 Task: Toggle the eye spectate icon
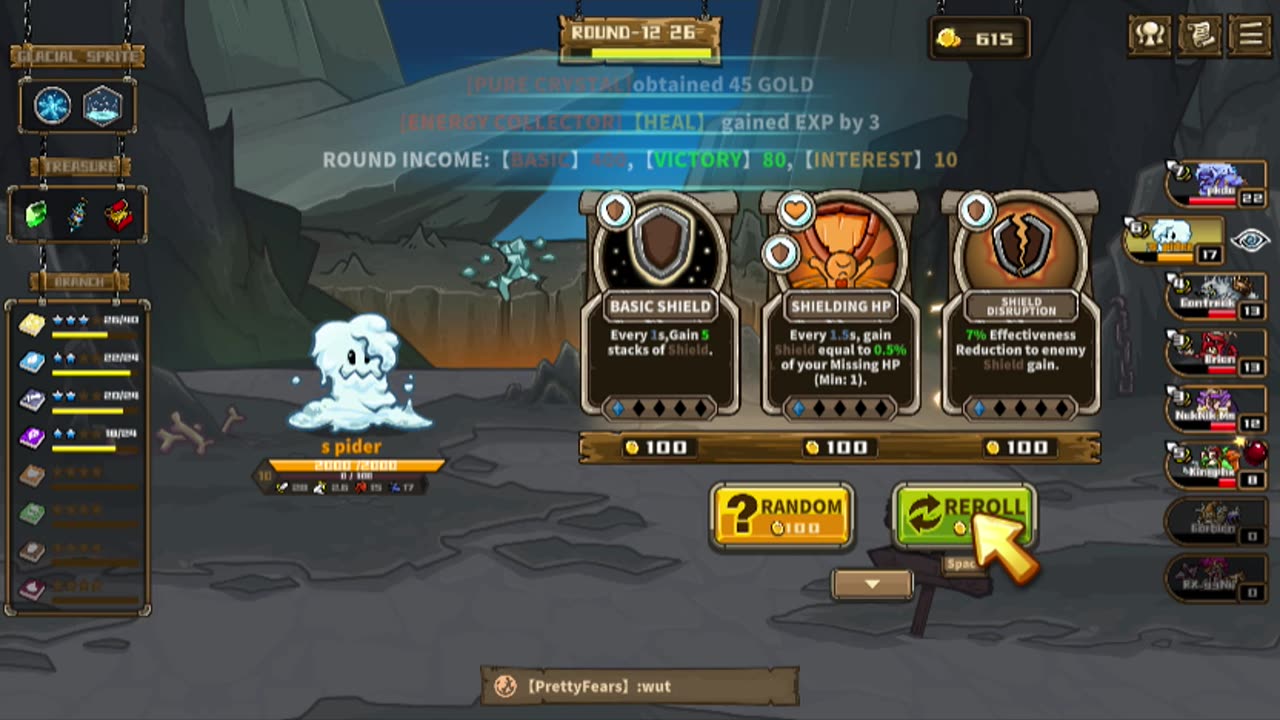pyautogui.click(x=1250, y=240)
